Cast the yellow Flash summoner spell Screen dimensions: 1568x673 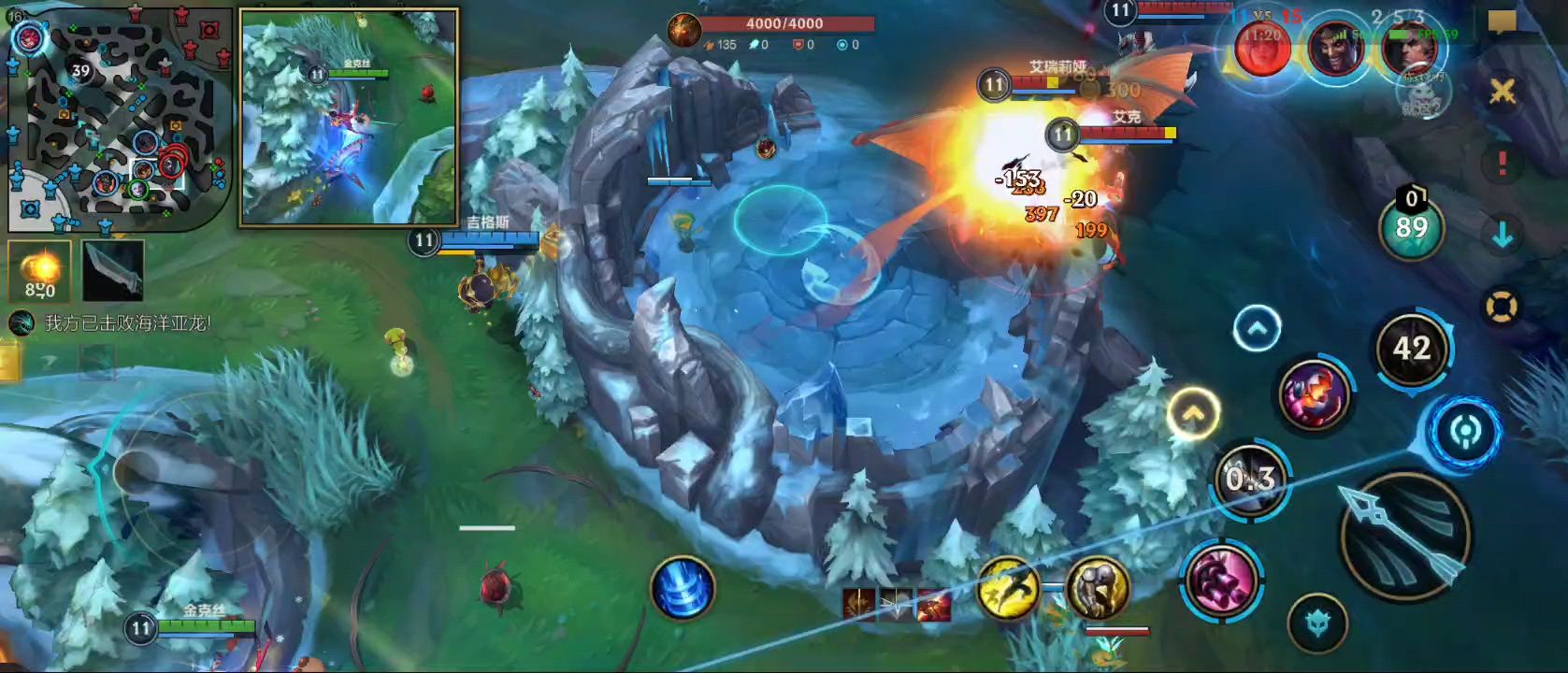tap(1008, 588)
